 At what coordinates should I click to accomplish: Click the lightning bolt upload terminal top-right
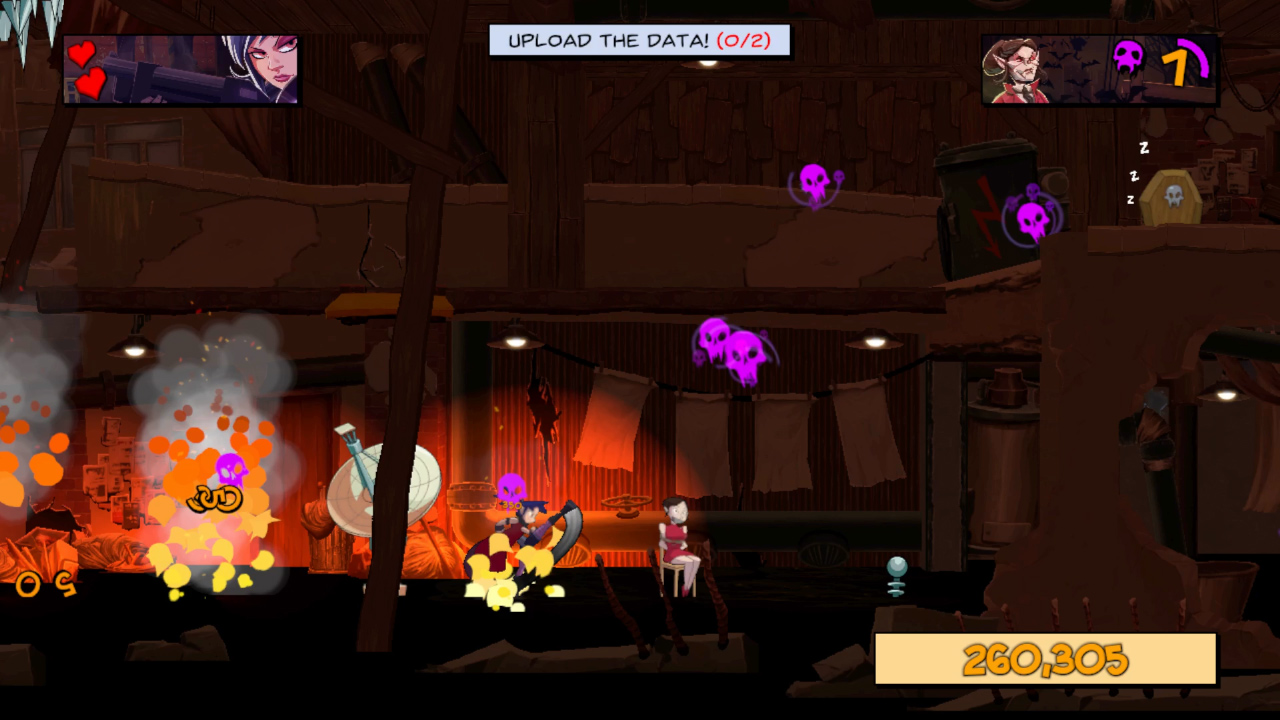click(x=985, y=210)
